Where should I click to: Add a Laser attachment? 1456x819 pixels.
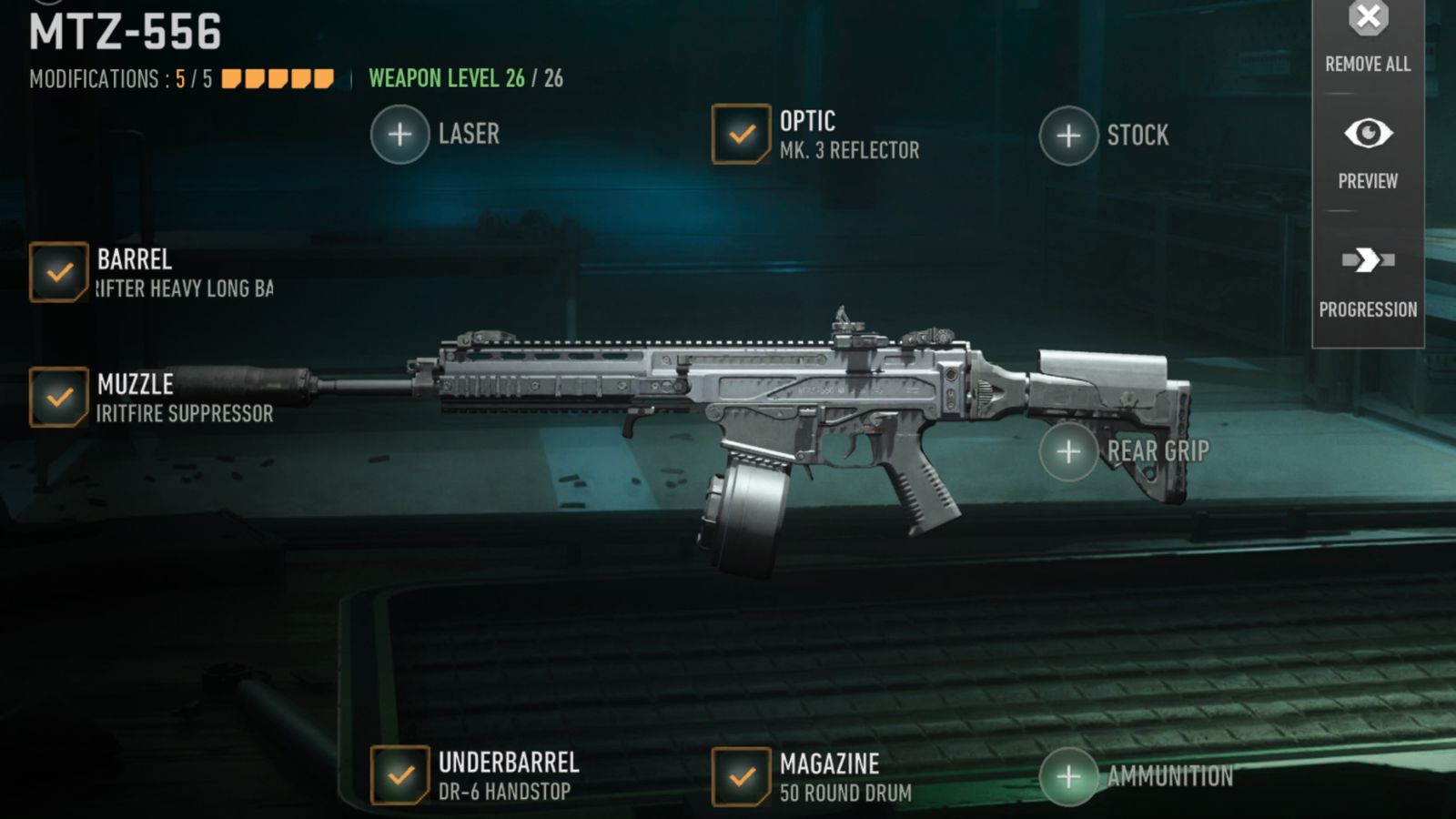398,134
